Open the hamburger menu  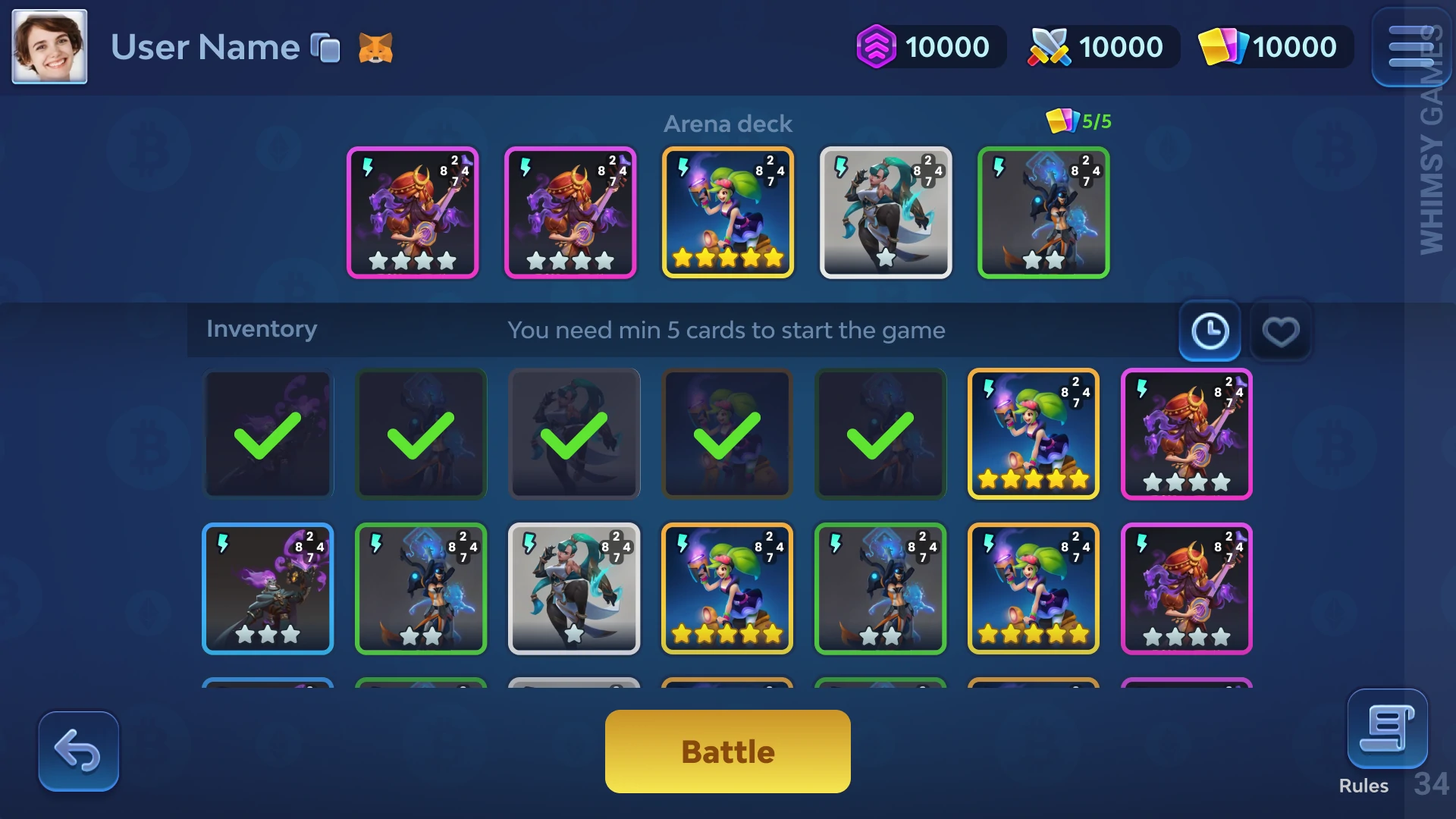(x=1410, y=47)
